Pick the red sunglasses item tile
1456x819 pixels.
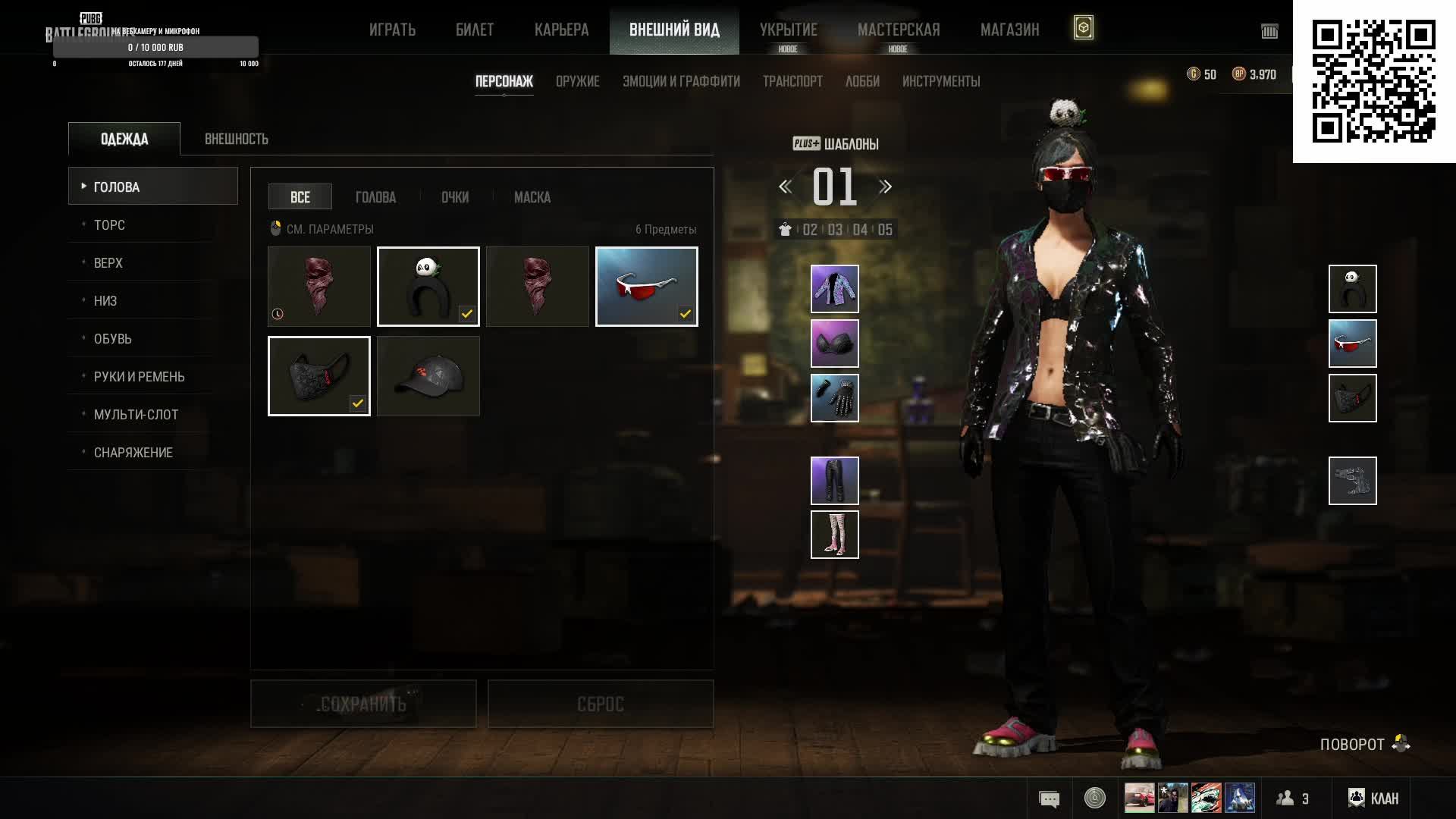[646, 287]
